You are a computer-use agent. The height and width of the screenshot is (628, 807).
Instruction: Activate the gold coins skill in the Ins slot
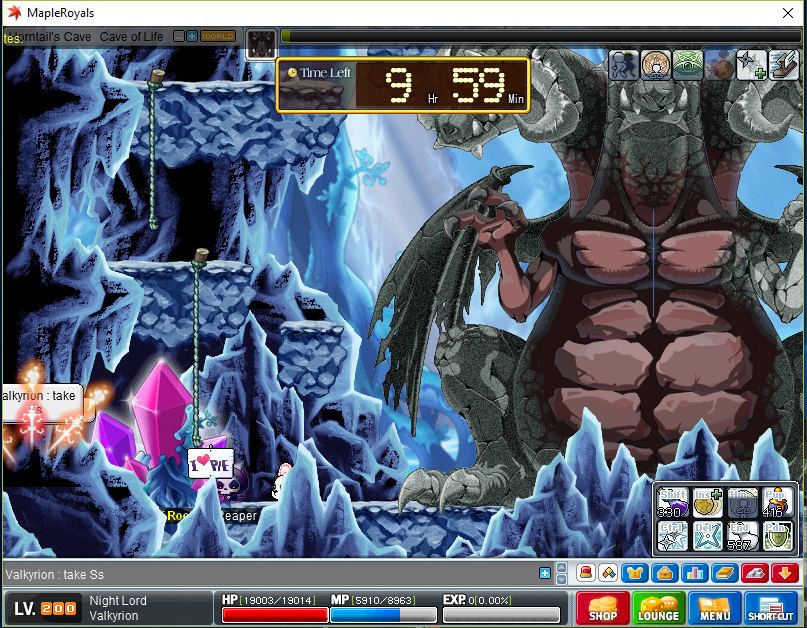point(707,503)
